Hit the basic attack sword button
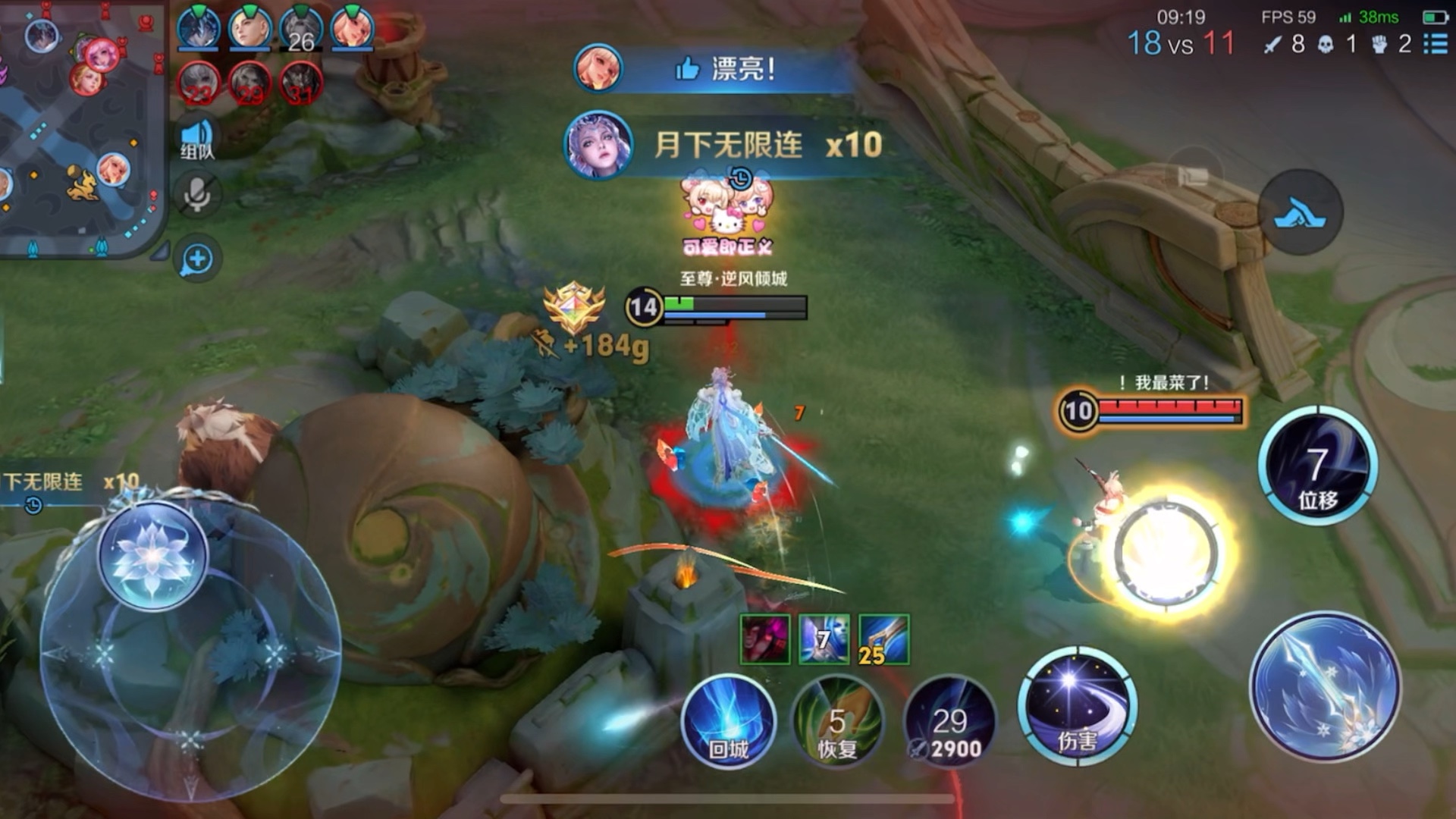This screenshot has height=819, width=1456. click(1326, 686)
